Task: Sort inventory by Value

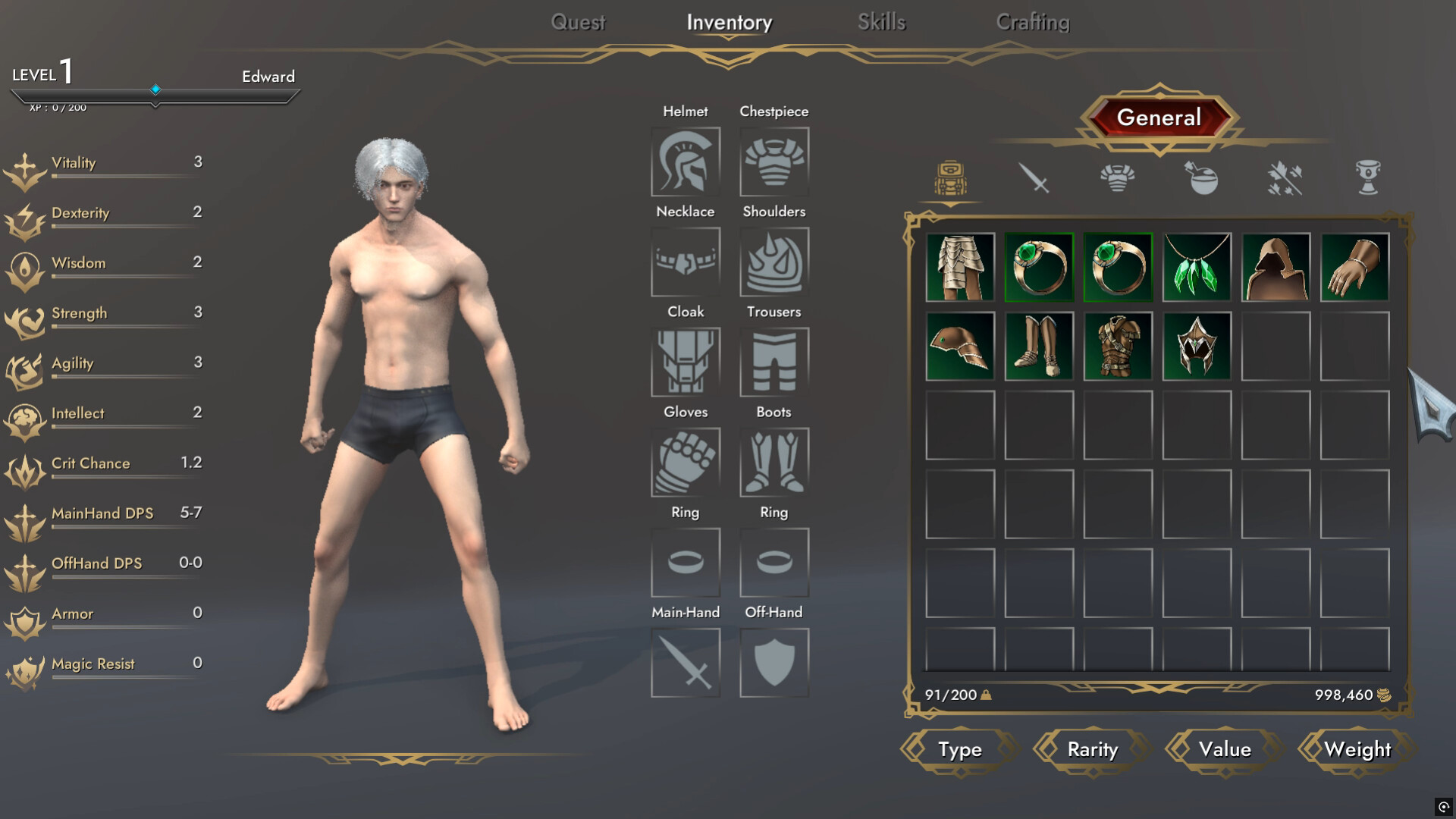Action: (x=1224, y=749)
